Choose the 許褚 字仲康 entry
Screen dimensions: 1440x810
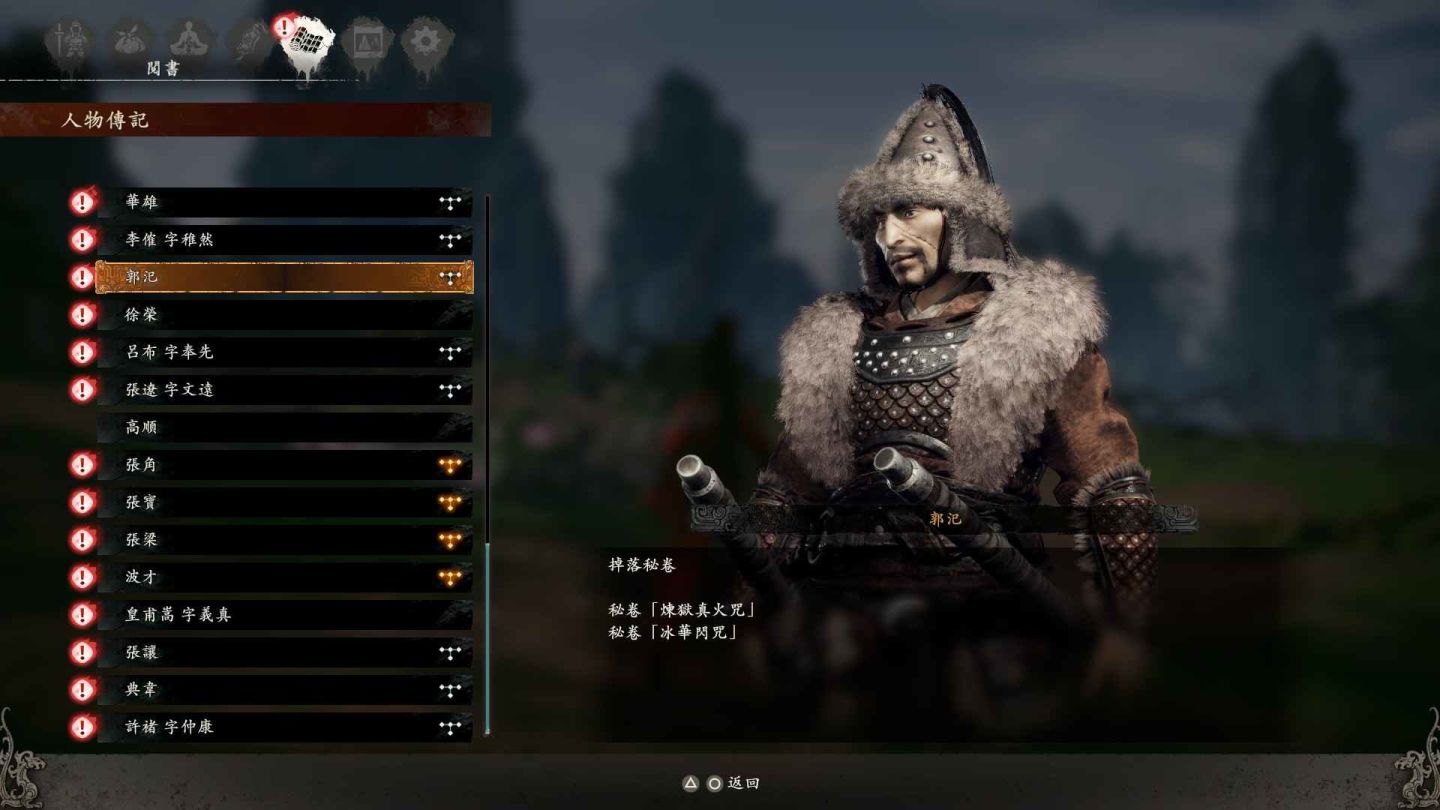coord(284,727)
